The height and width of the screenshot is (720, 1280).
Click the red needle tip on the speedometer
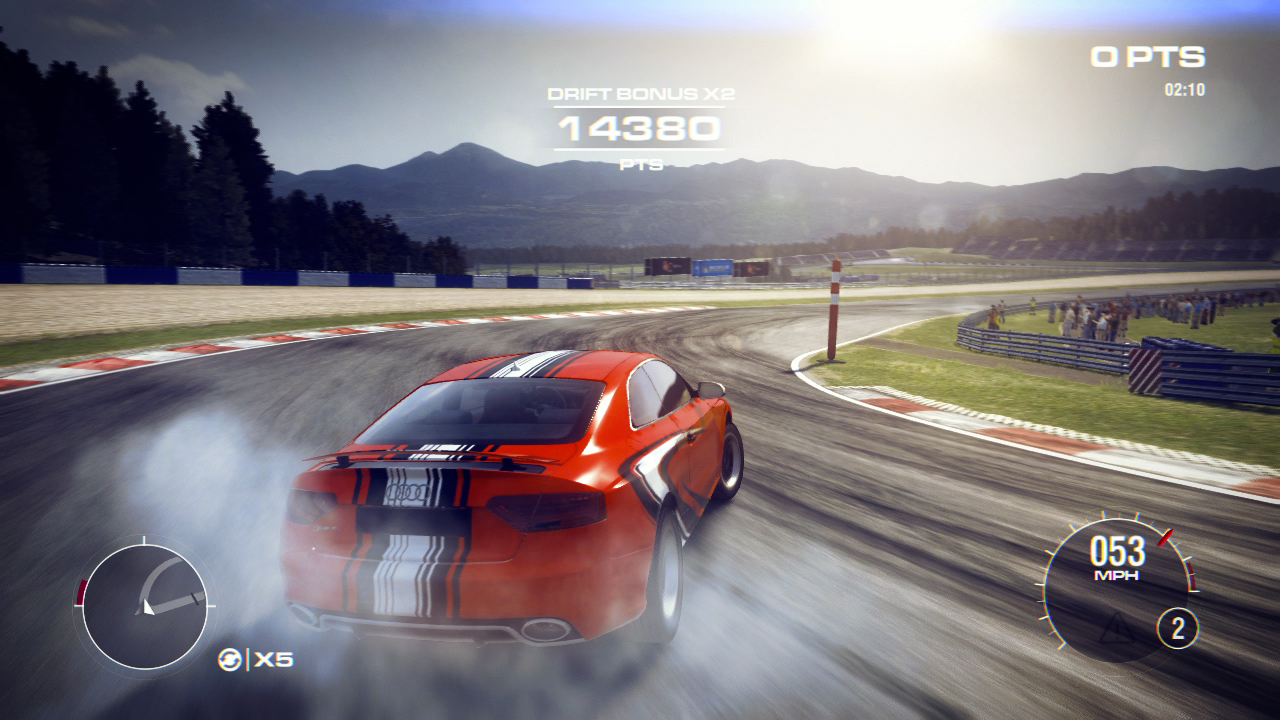[1165, 538]
